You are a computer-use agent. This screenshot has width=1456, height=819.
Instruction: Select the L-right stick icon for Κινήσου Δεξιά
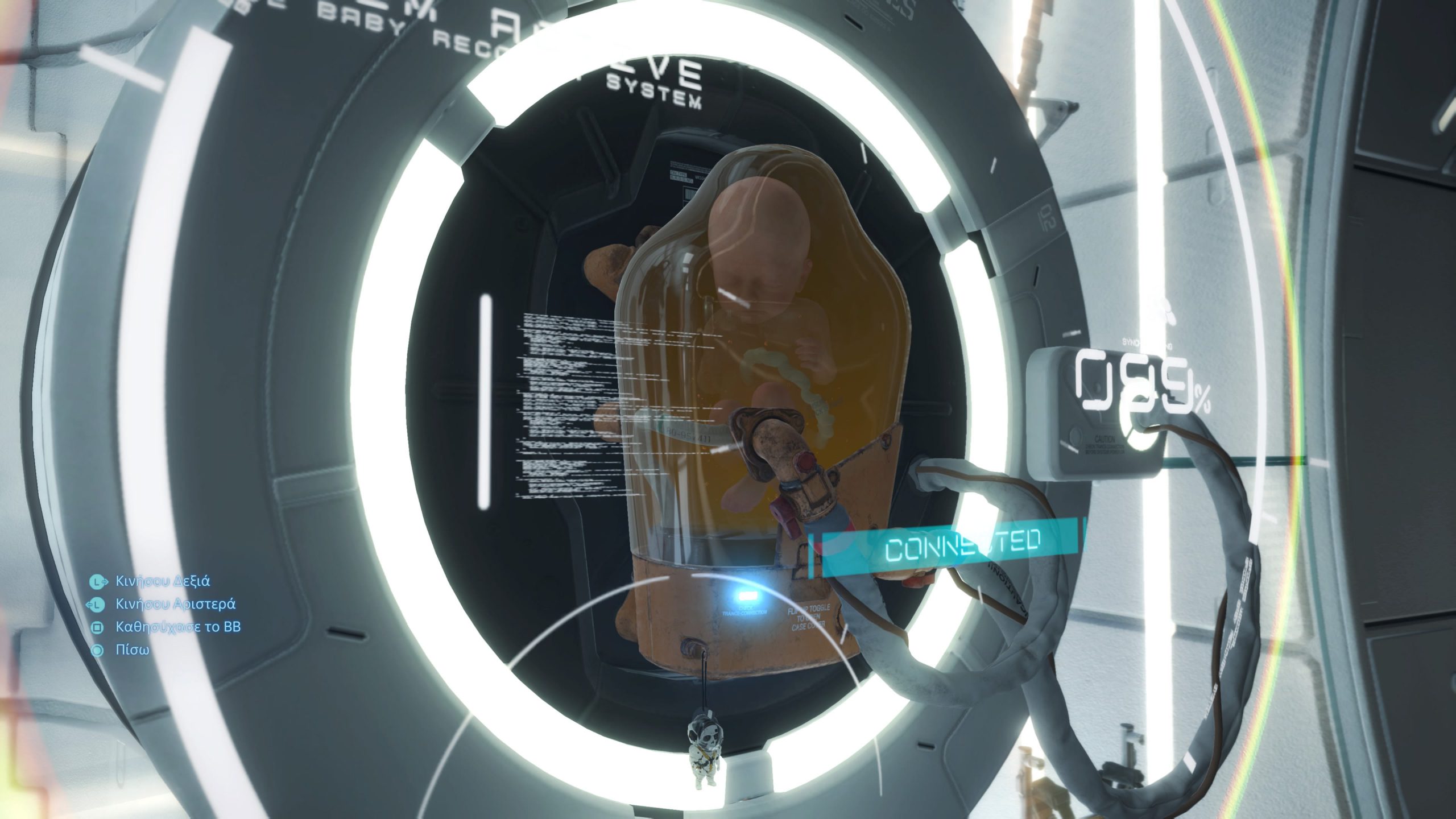tap(97, 581)
